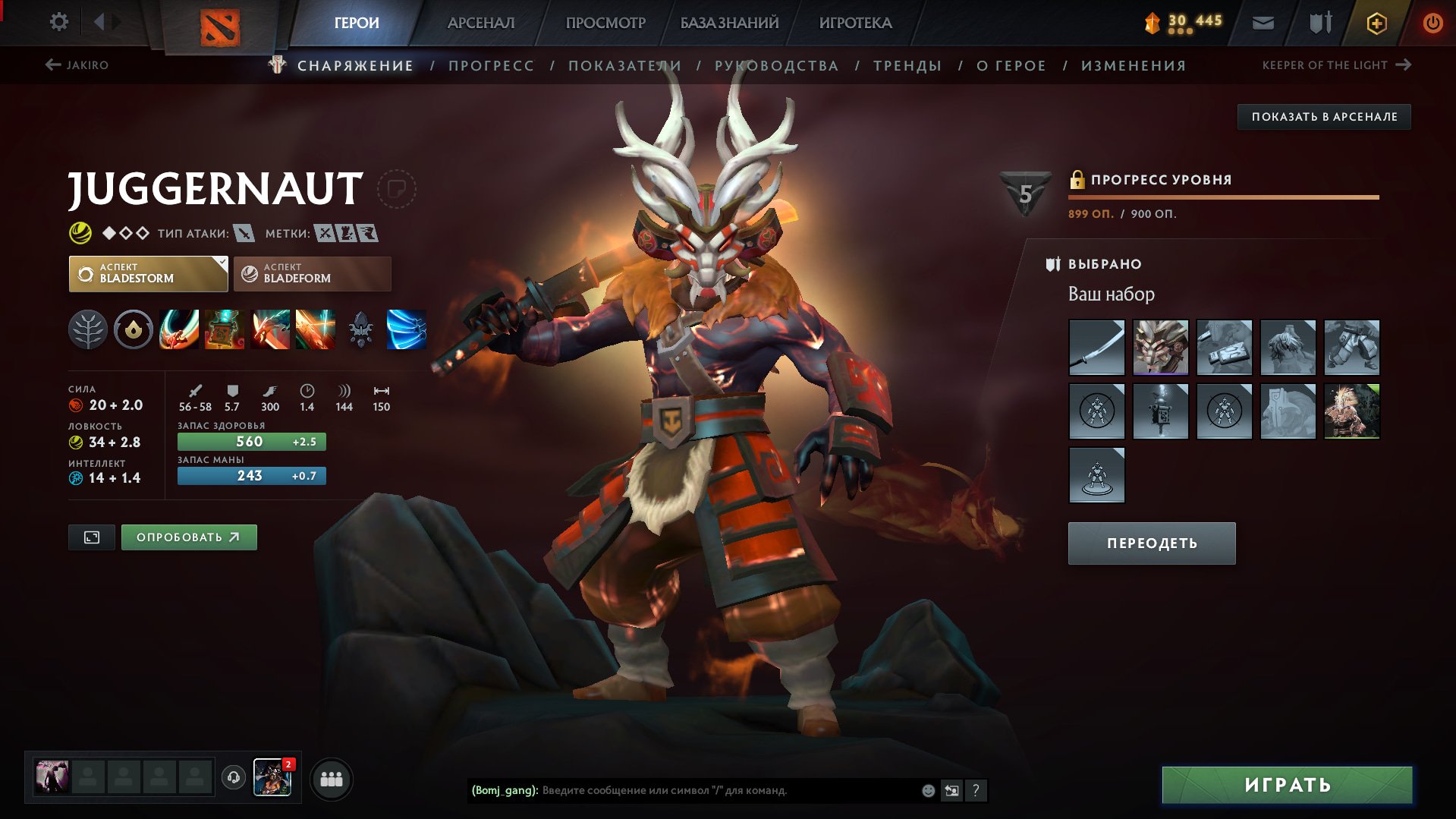Click the Опробовать demo button
Image resolution: width=1456 pixels, height=819 pixels.
click(189, 537)
